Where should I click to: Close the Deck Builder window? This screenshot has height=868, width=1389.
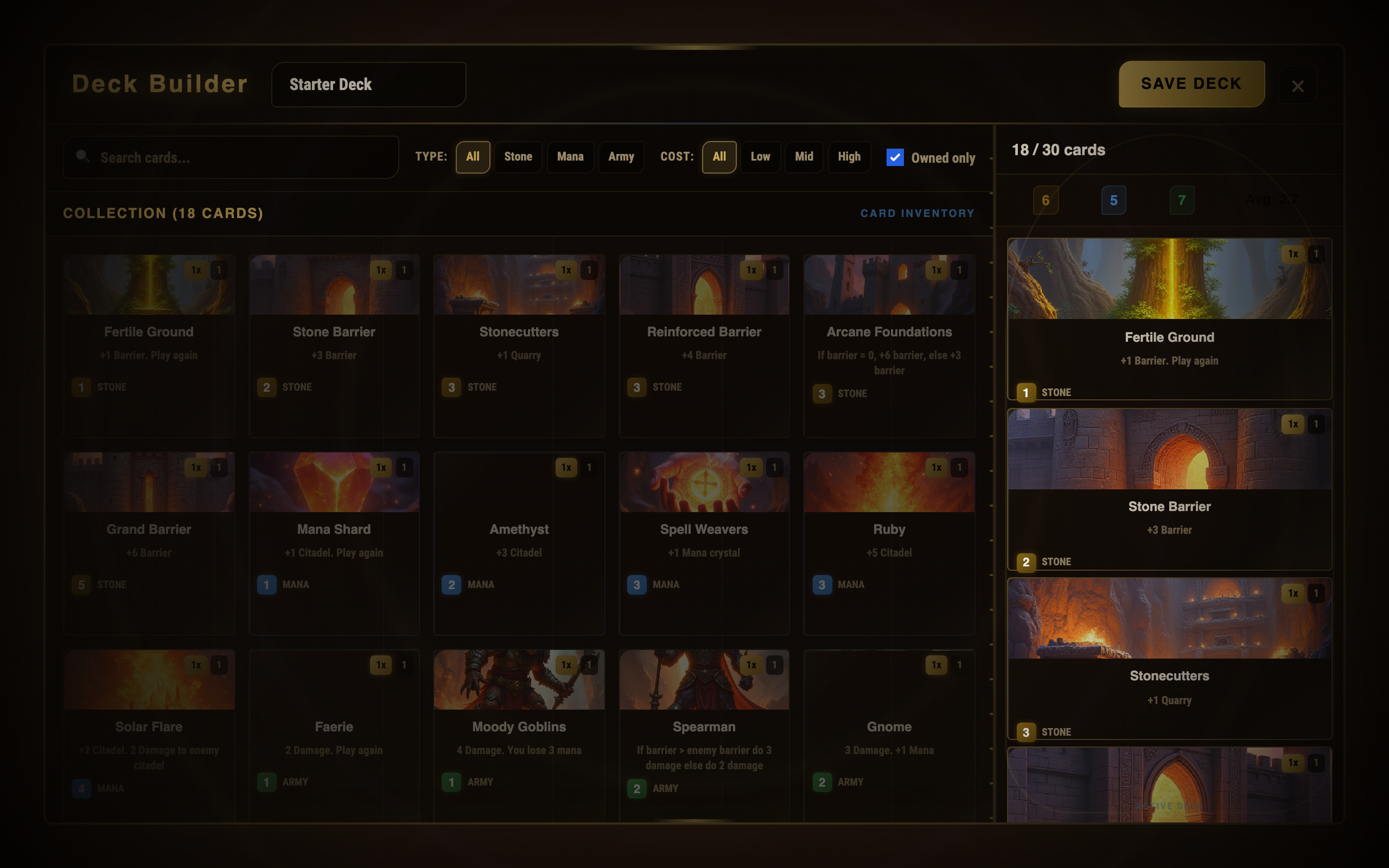tap(1297, 86)
